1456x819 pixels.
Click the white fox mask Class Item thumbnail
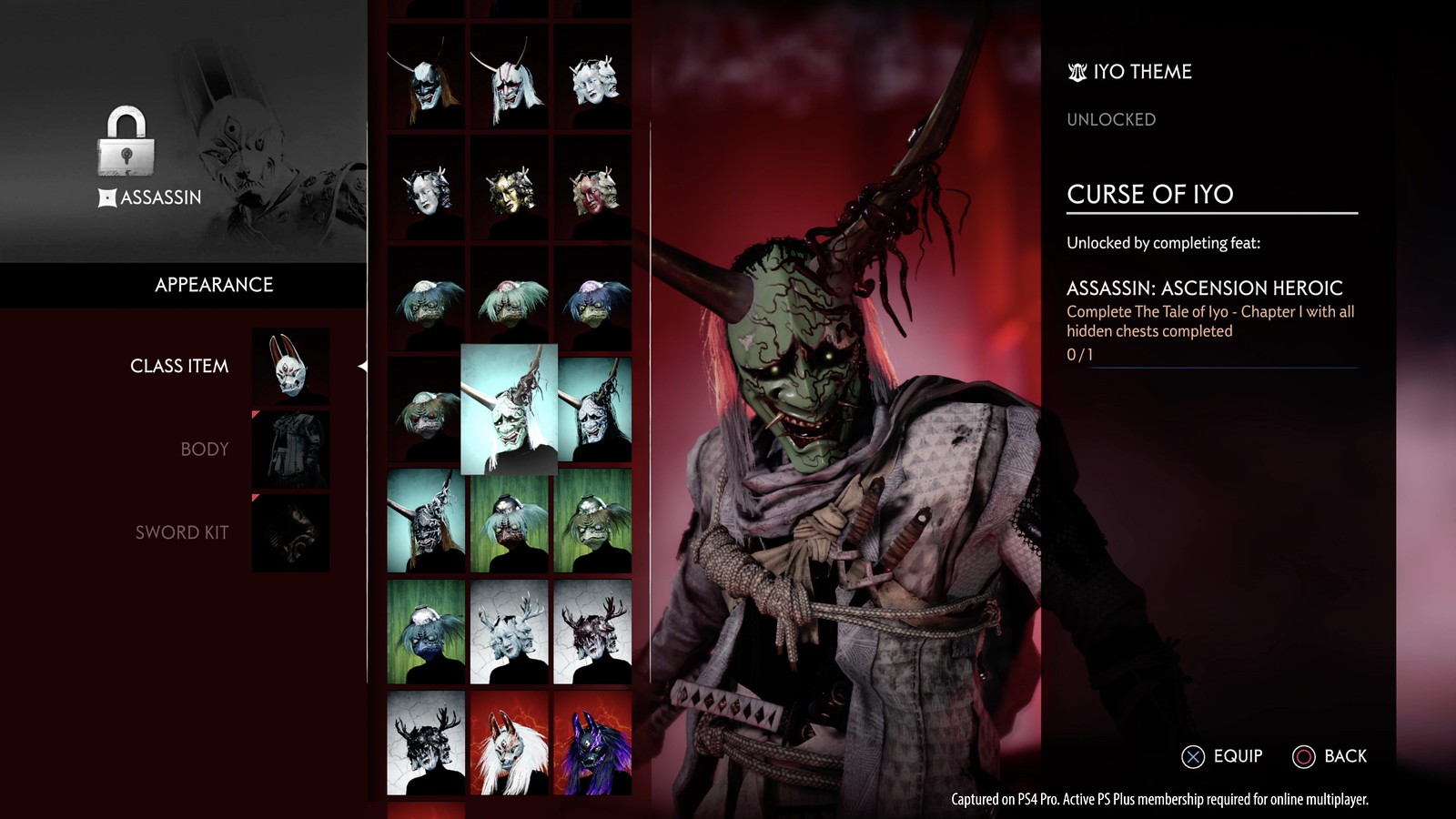coord(291,367)
